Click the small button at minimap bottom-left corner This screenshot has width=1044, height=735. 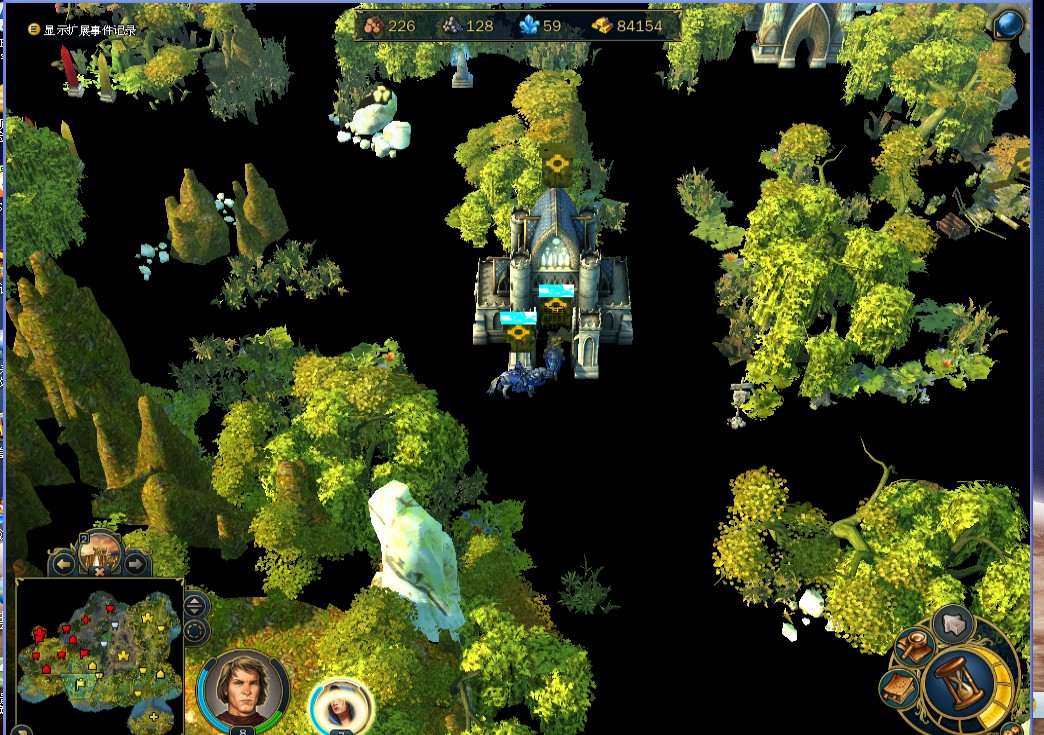[22, 730]
